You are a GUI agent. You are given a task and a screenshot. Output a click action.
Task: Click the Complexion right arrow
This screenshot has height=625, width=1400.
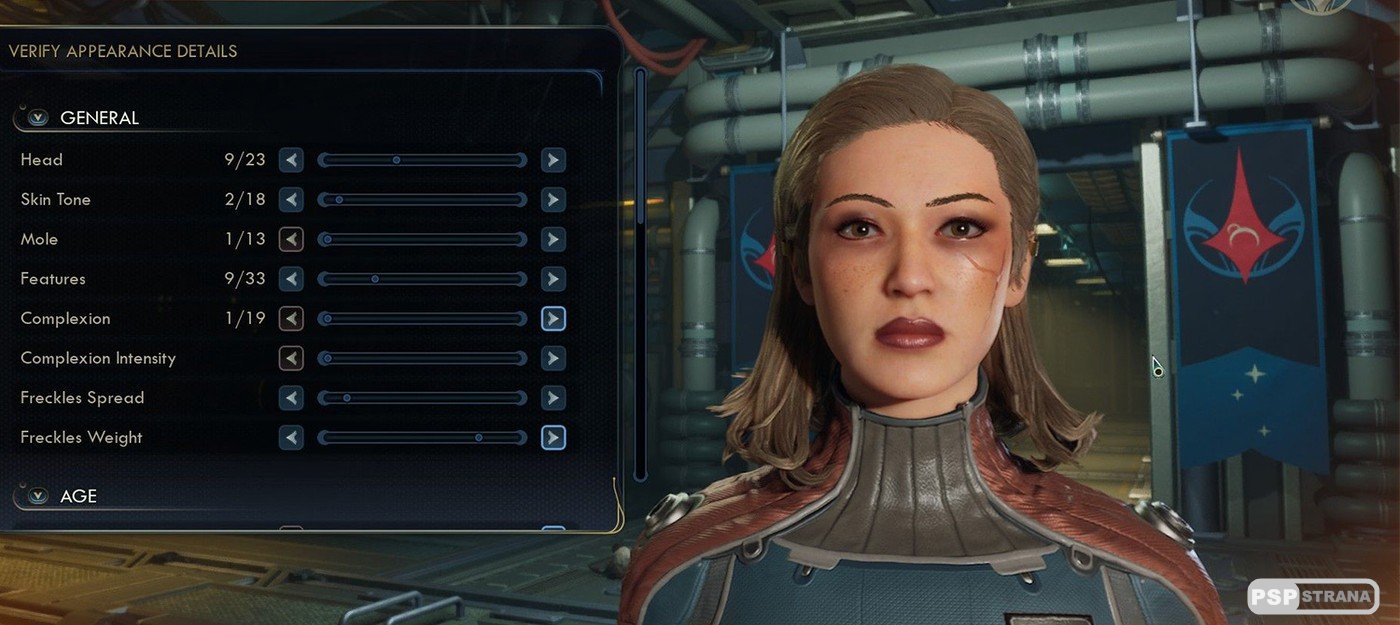click(553, 319)
